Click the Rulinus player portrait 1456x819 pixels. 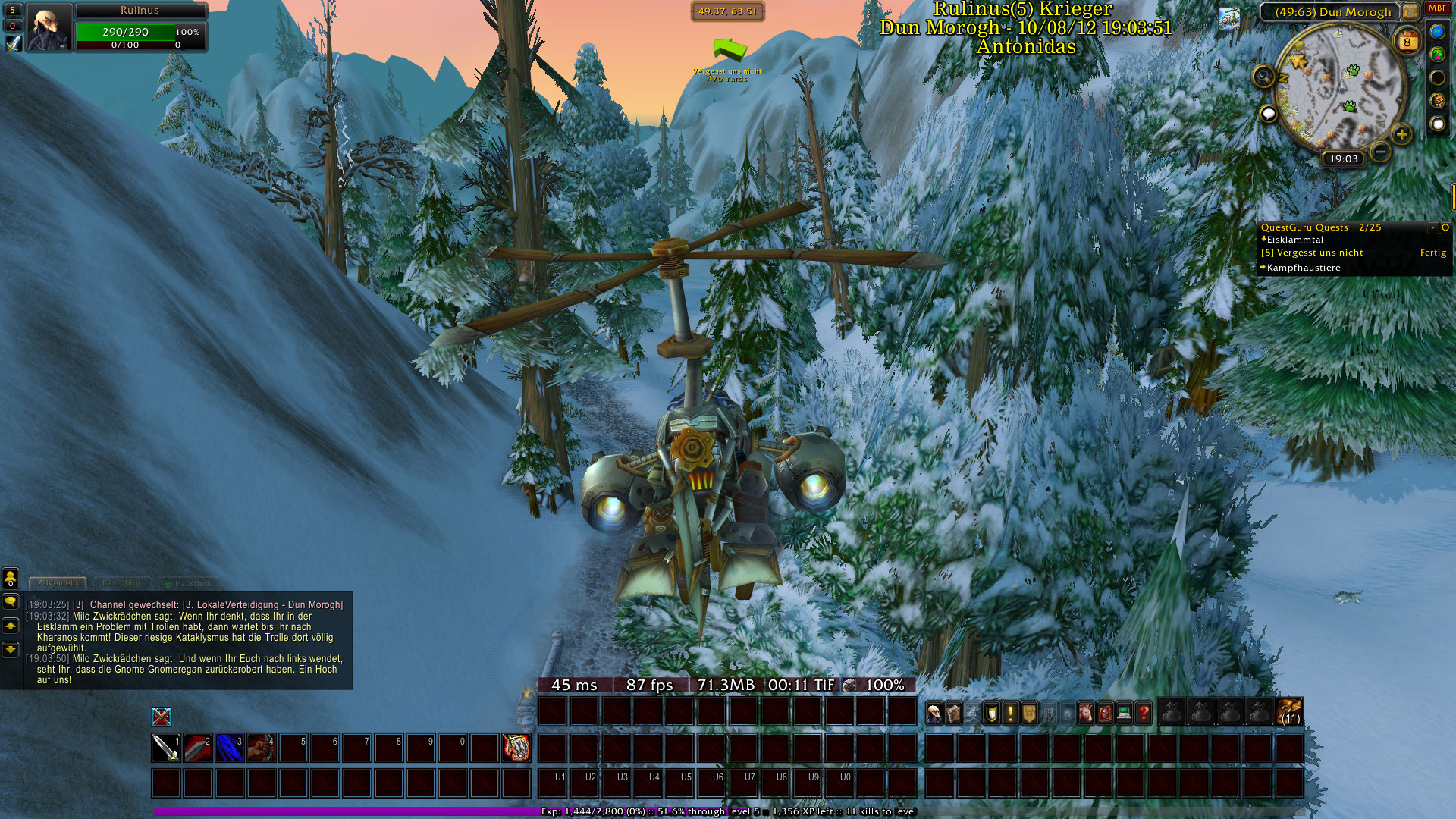[x=49, y=28]
